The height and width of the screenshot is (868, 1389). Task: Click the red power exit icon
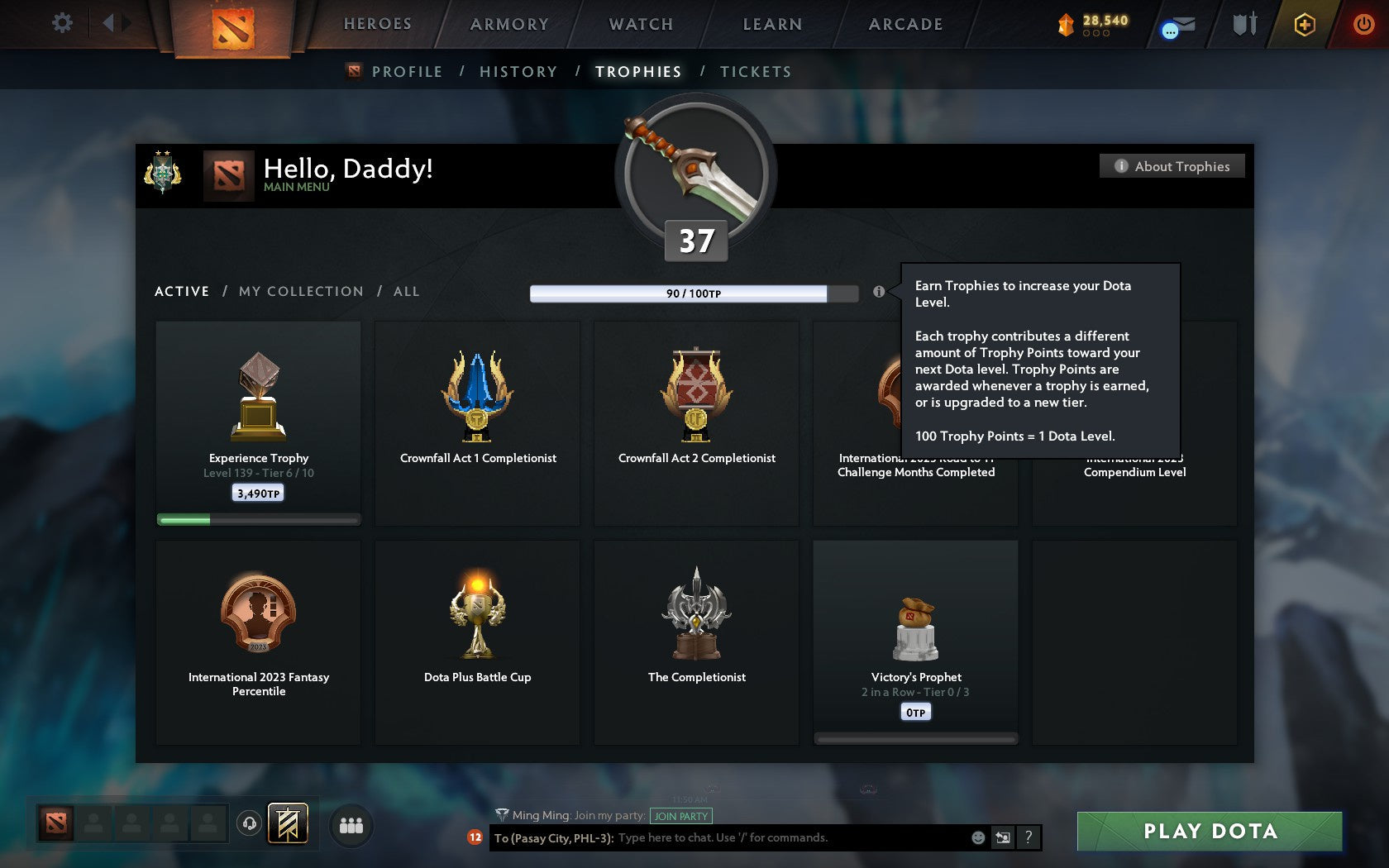[1362, 23]
